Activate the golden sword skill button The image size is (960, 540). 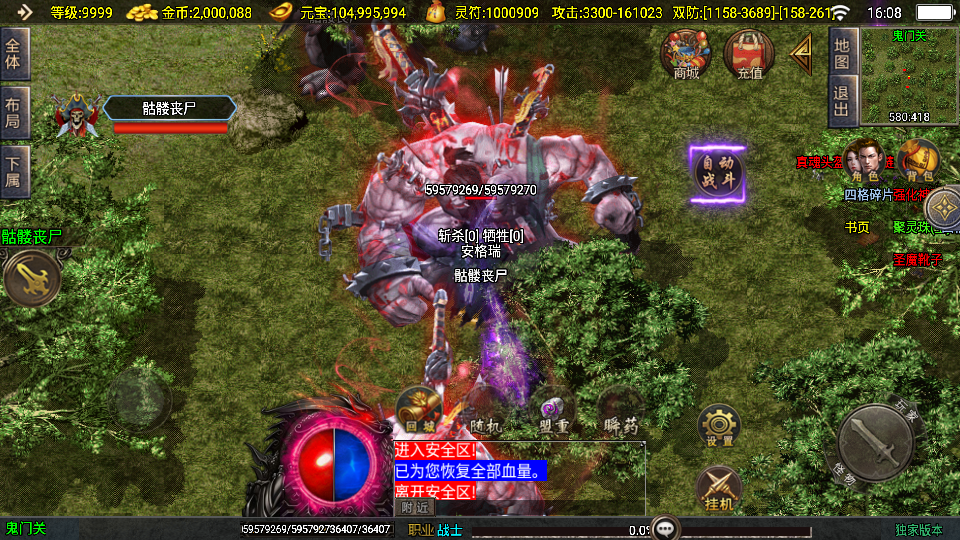(30, 278)
